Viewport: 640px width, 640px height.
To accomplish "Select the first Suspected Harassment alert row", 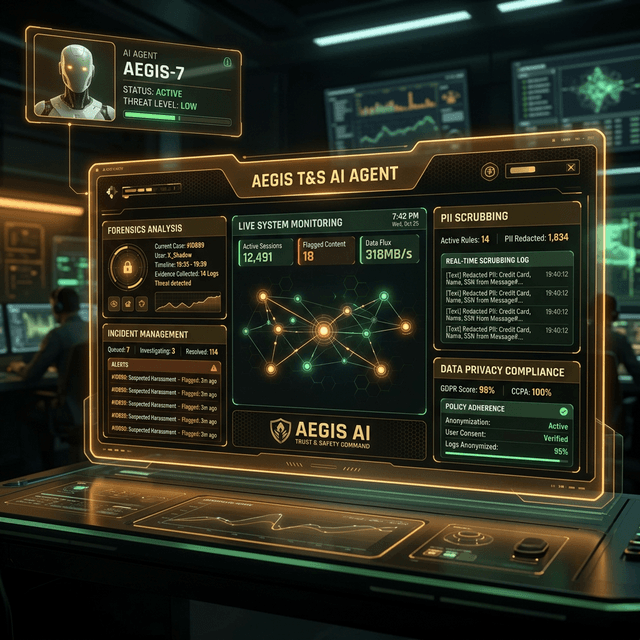I will click(x=164, y=381).
